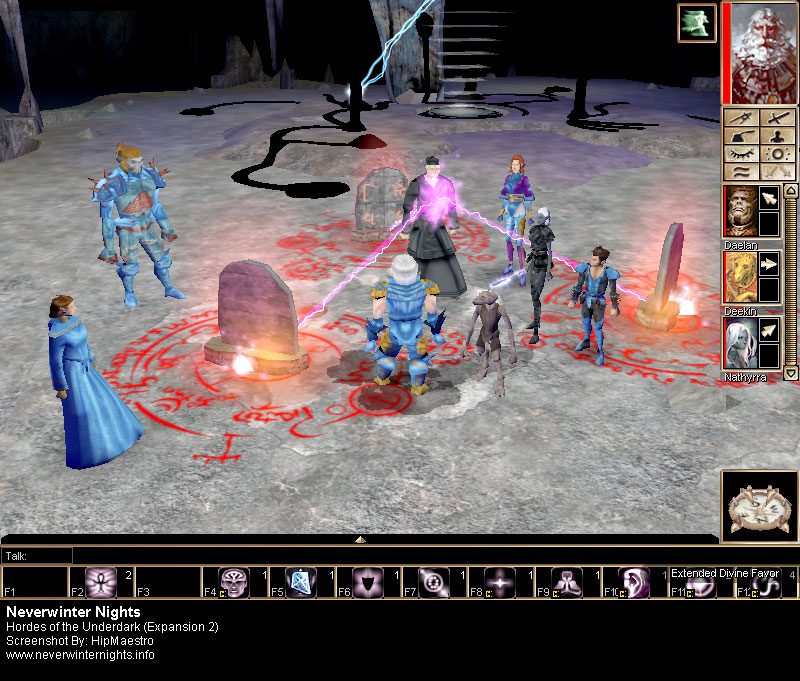Click the party list scroll down arrow
800x681 pixels.
(790, 372)
